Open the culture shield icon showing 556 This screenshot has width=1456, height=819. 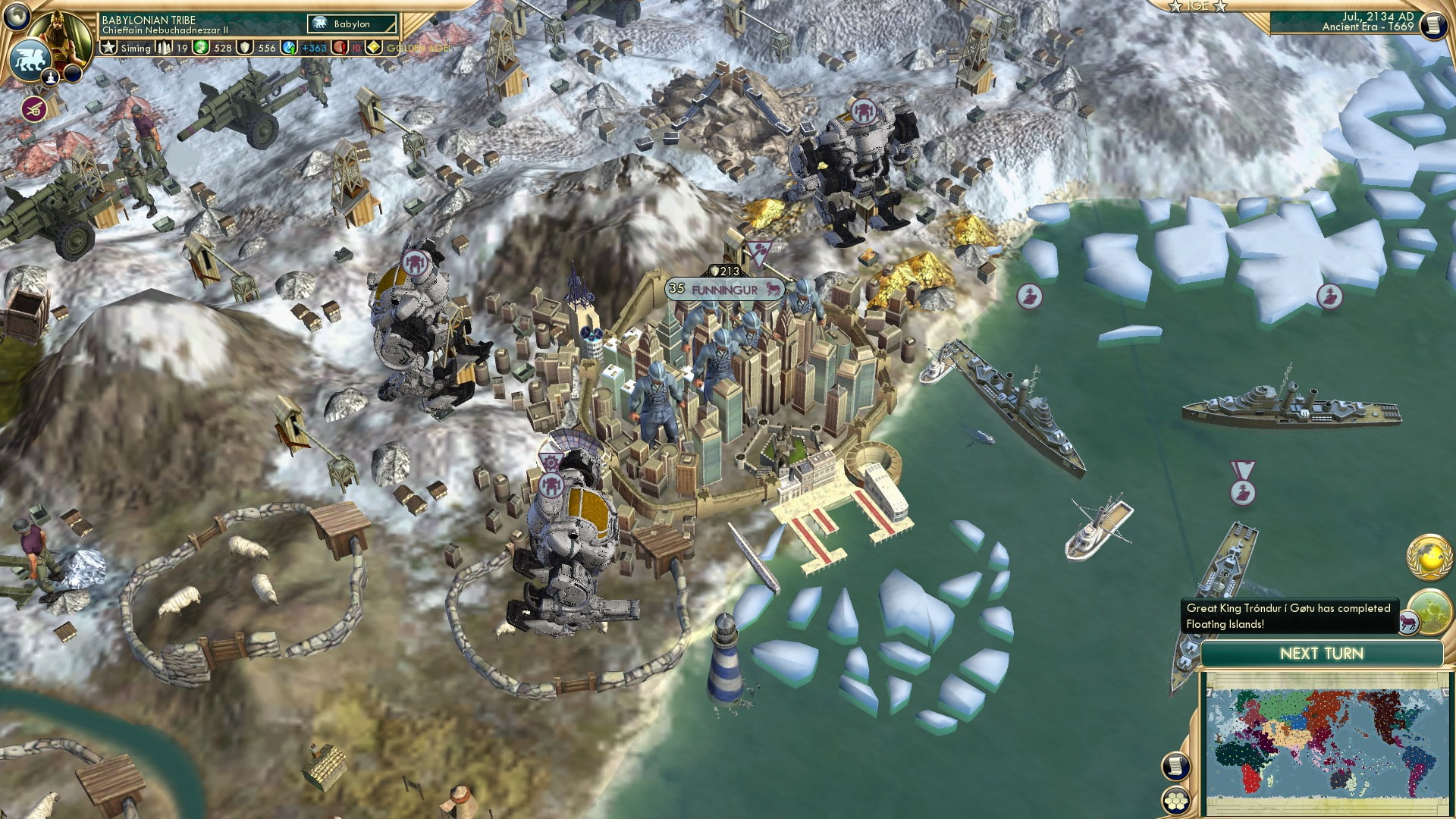click(x=246, y=48)
